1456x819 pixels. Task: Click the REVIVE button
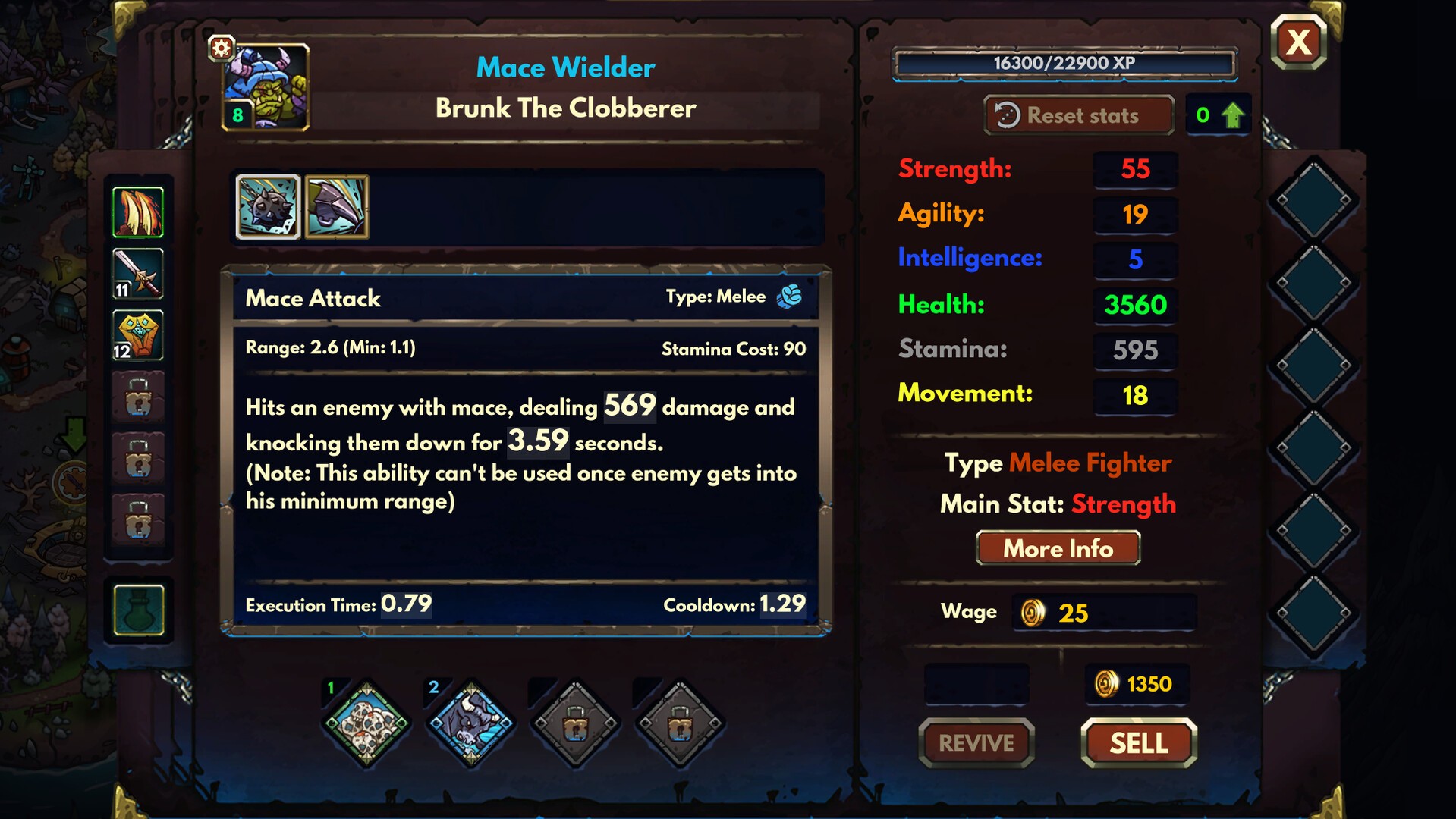point(976,743)
